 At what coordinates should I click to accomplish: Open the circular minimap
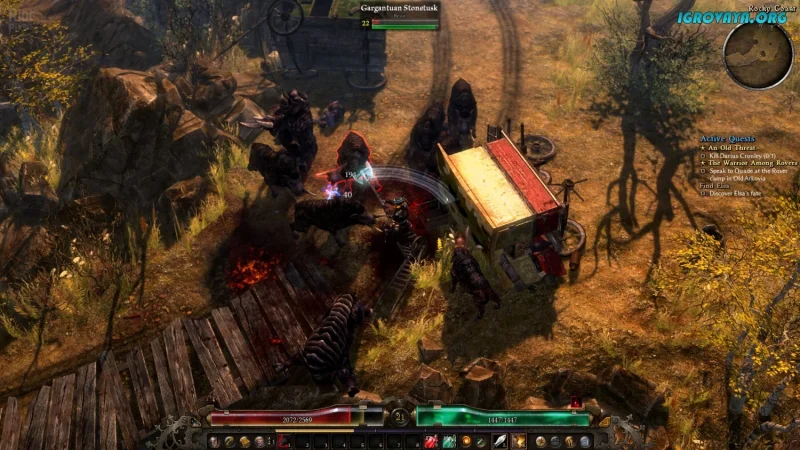[x=758, y=50]
